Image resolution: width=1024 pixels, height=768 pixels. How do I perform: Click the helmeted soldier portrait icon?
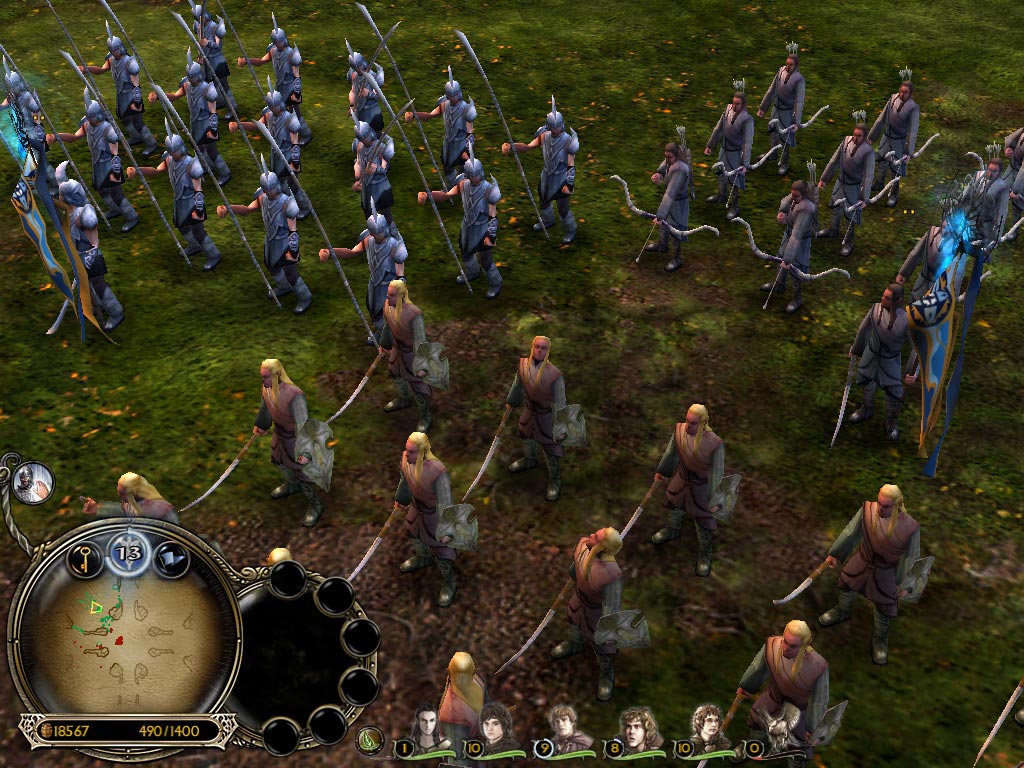coord(33,483)
